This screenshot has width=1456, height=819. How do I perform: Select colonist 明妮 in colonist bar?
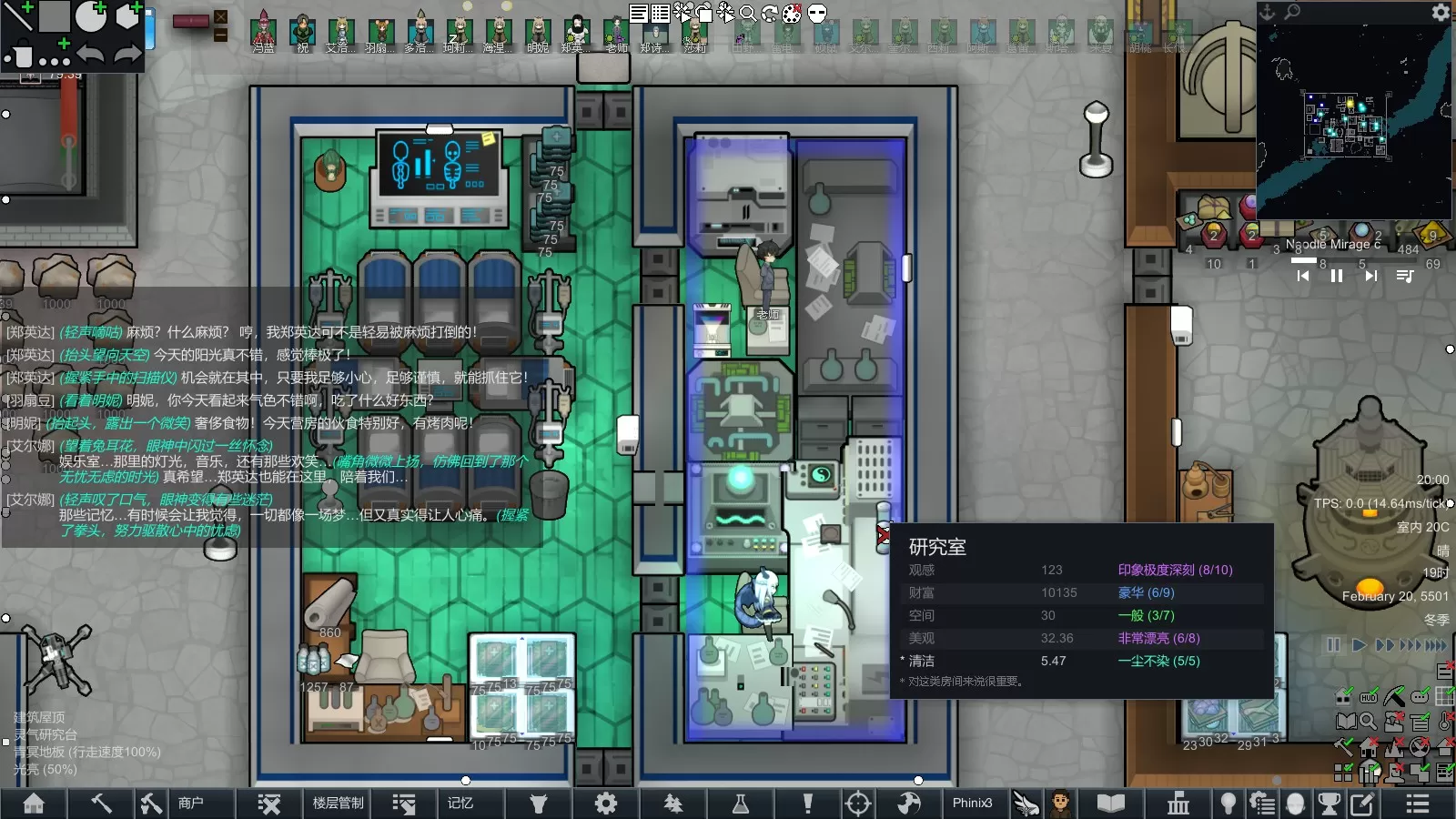[538, 31]
